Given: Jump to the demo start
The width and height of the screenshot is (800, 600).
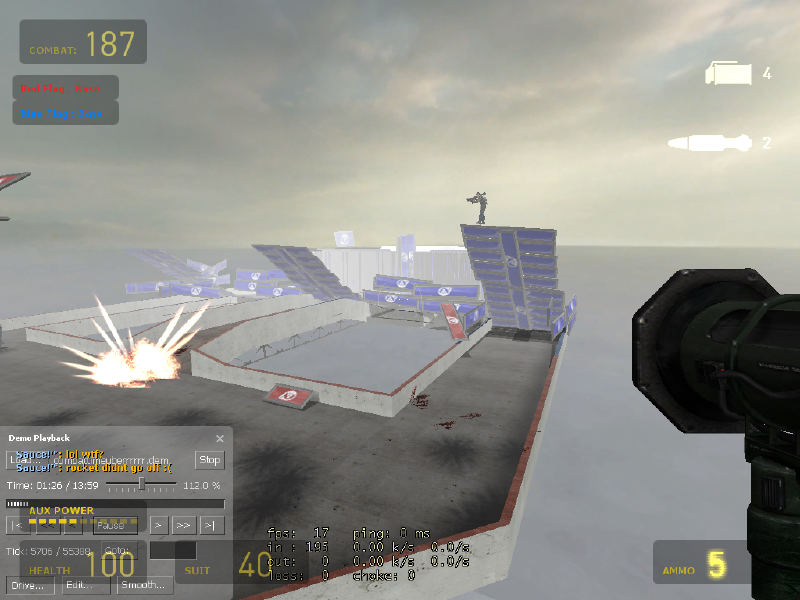Looking at the screenshot, I should click(17, 525).
